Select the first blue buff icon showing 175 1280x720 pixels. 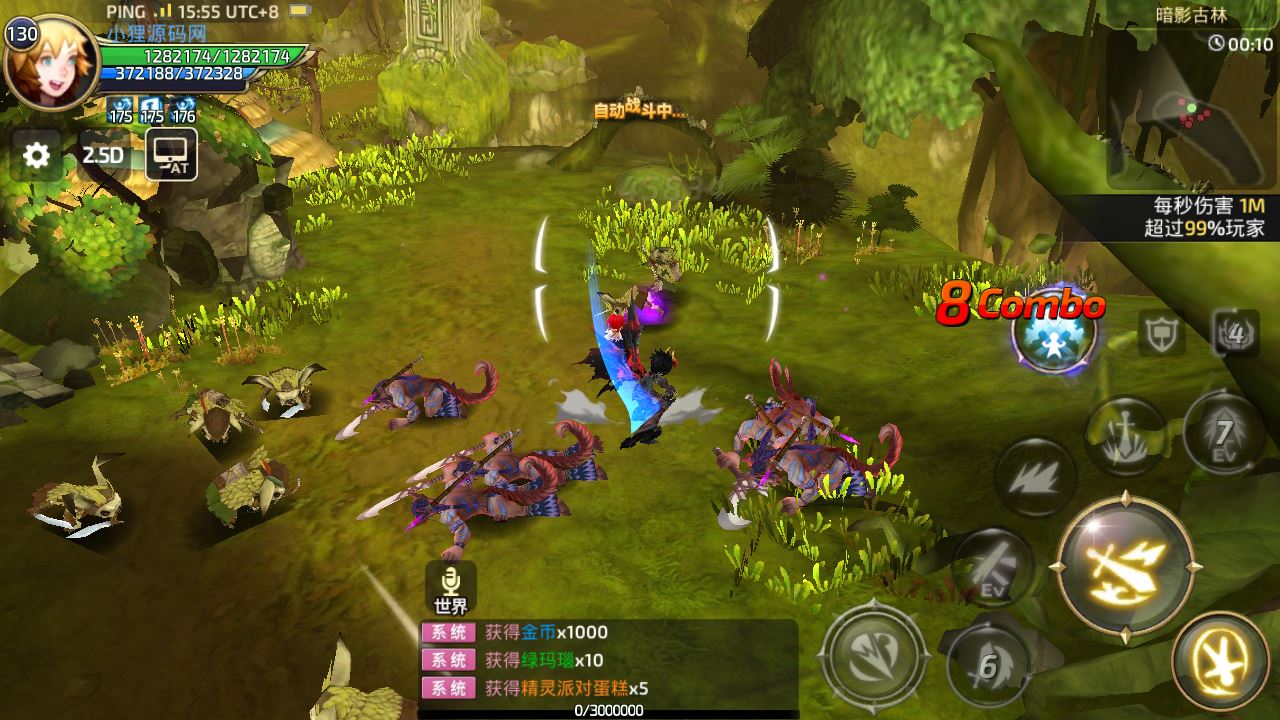coord(121,109)
